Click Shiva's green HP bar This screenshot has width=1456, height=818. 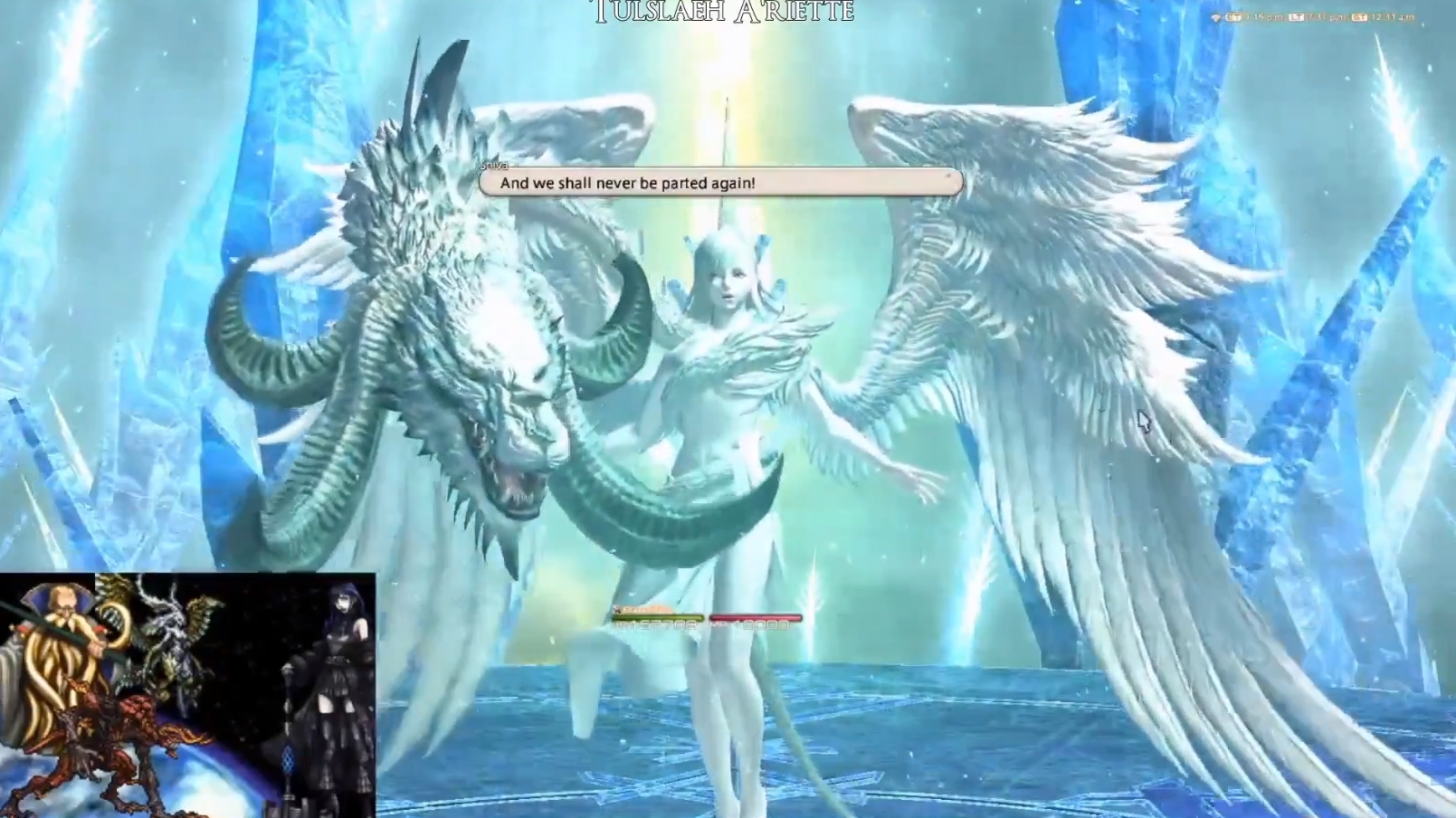coord(659,617)
